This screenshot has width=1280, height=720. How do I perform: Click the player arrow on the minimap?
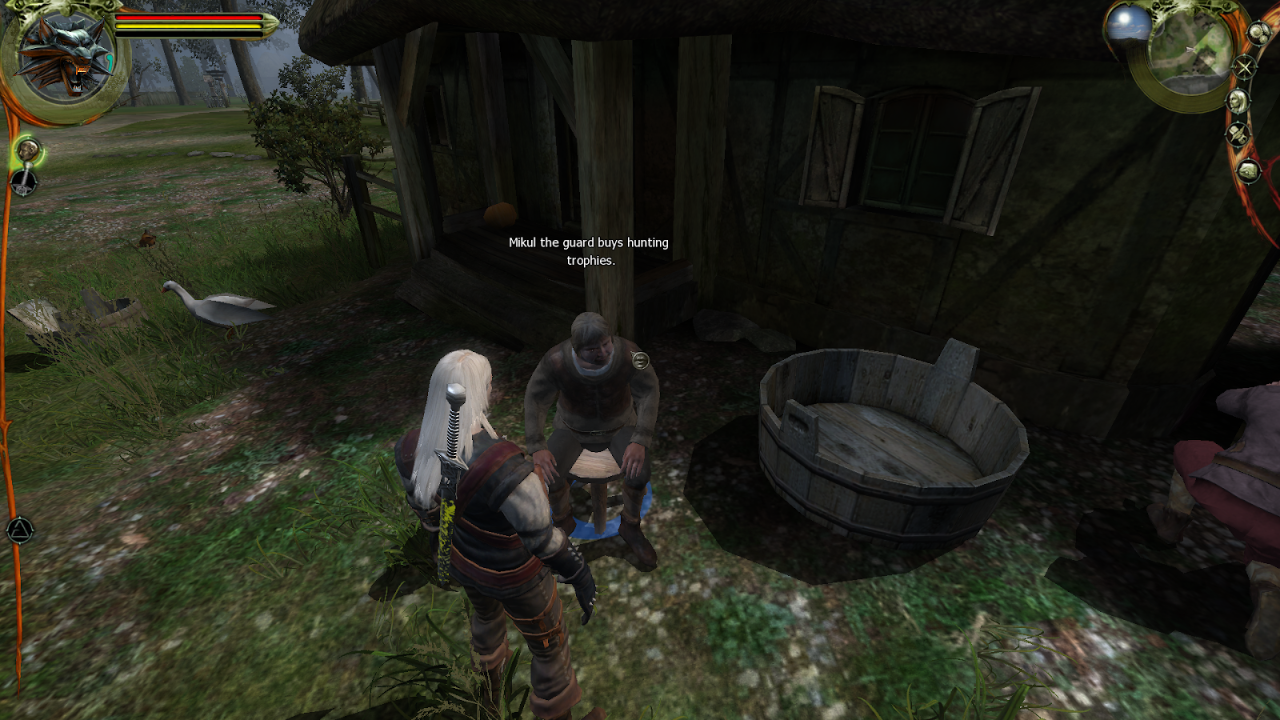[x=1189, y=49]
